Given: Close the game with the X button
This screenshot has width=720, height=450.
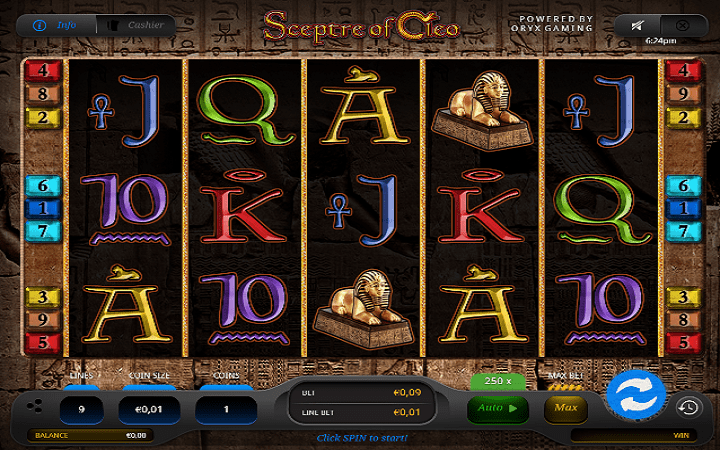Looking at the screenshot, I should pyautogui.click(x=682, y=24).
